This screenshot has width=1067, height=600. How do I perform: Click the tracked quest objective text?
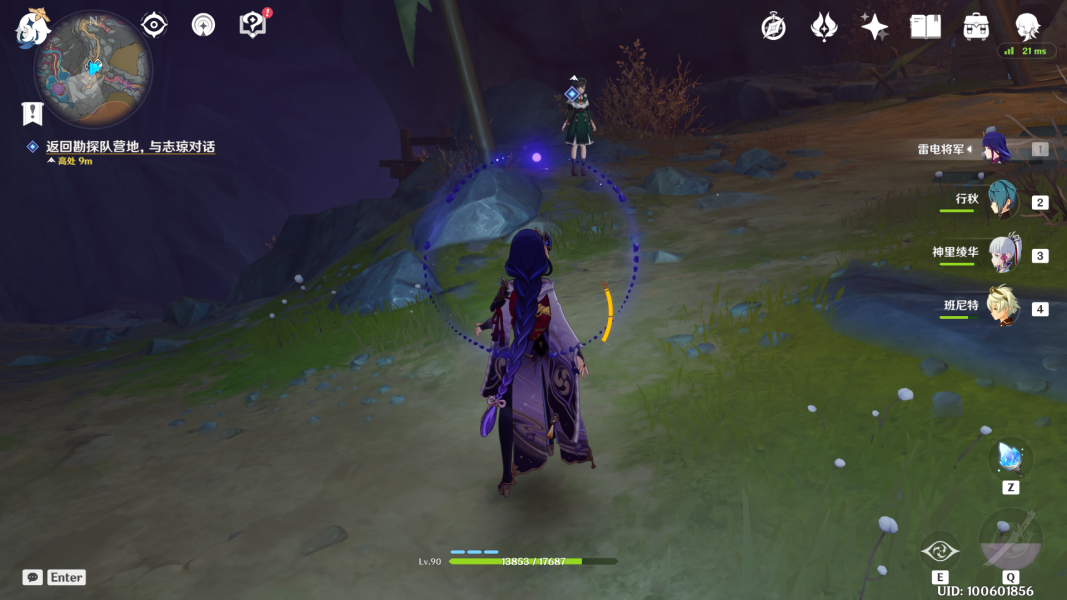tap(130, 147)
